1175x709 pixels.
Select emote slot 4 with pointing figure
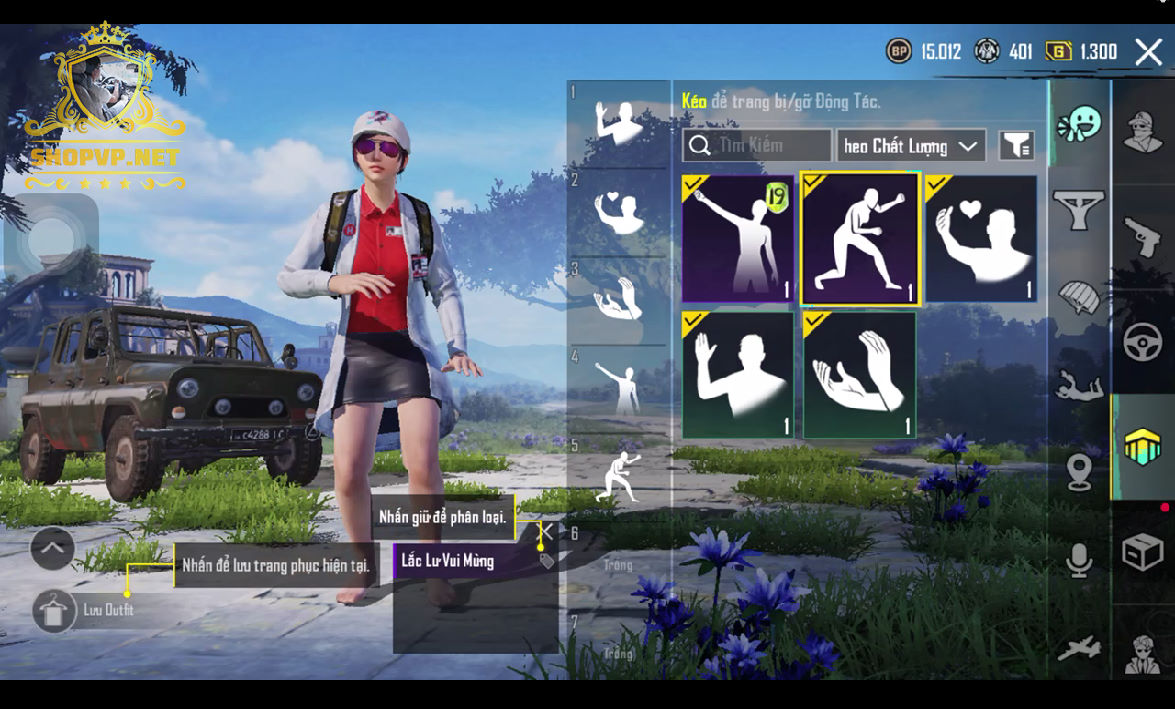pos(619,387)
